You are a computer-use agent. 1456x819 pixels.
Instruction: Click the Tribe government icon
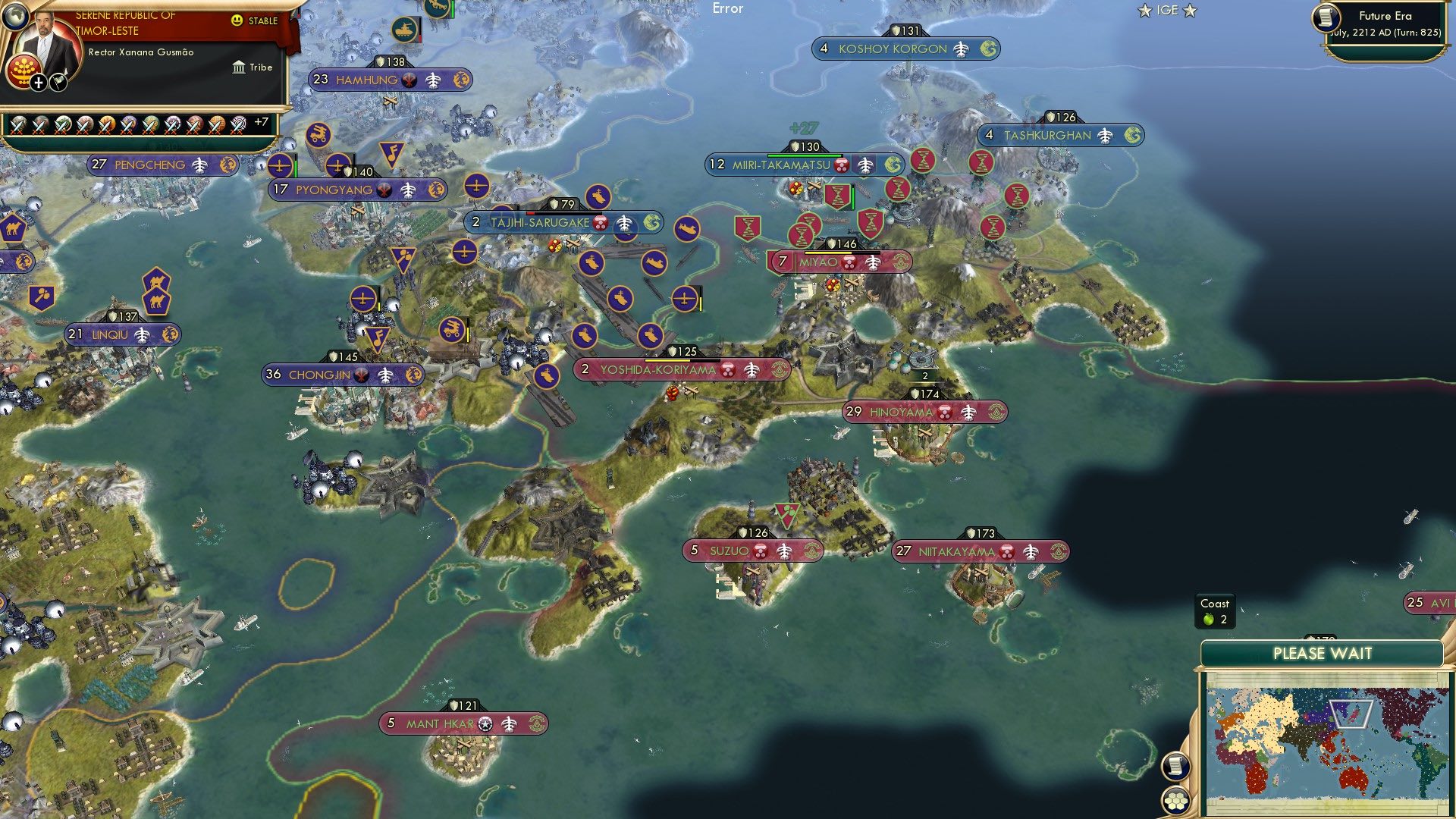click(239, 67)
